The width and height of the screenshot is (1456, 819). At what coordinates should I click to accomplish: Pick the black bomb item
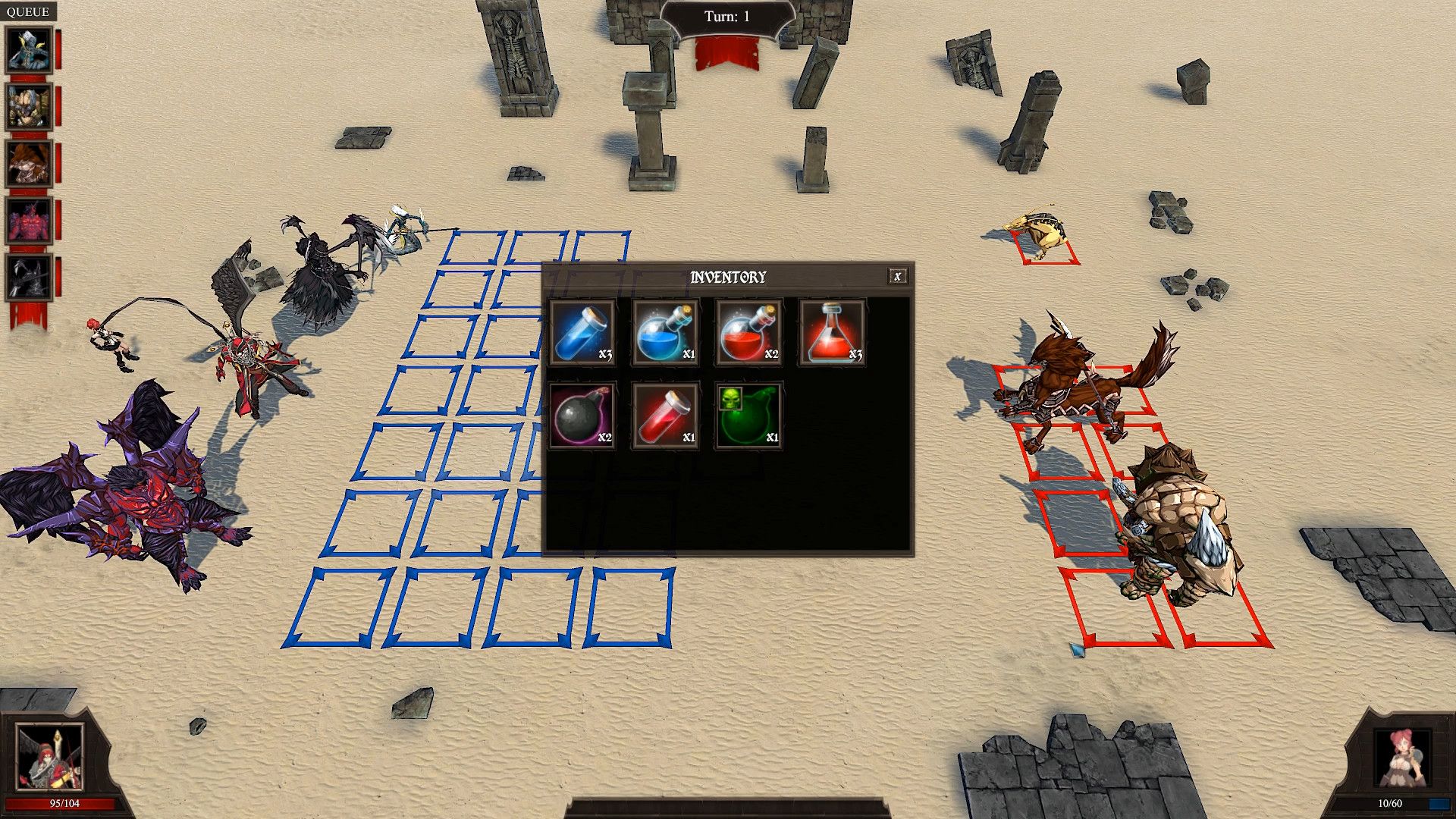tap(582, 416)
